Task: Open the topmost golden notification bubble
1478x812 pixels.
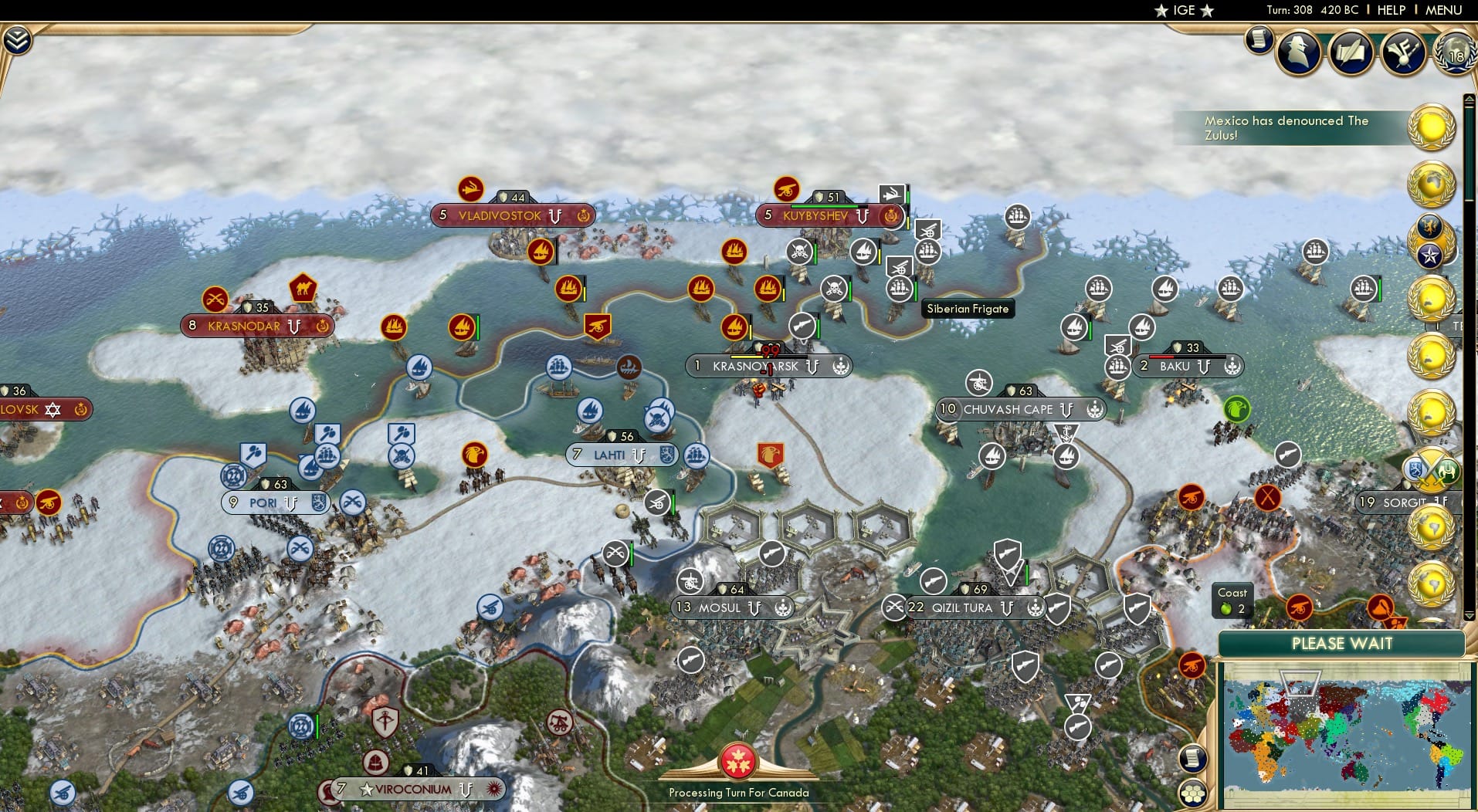Action: coord(1430,127)
